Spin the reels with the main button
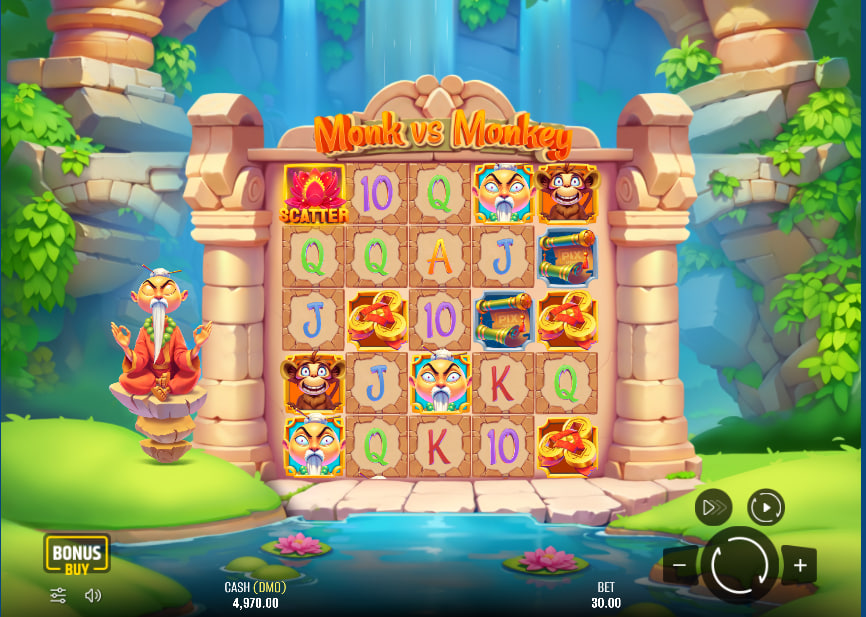Viewport: 866px width, 617px height. coord(740,565)
